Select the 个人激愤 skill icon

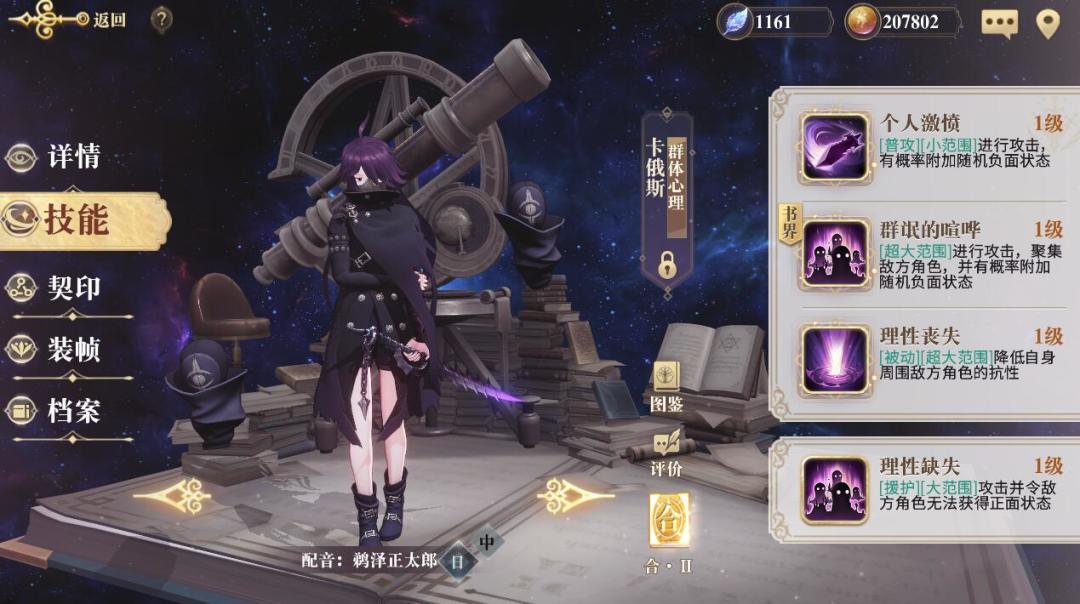click(x=835, y=147)
